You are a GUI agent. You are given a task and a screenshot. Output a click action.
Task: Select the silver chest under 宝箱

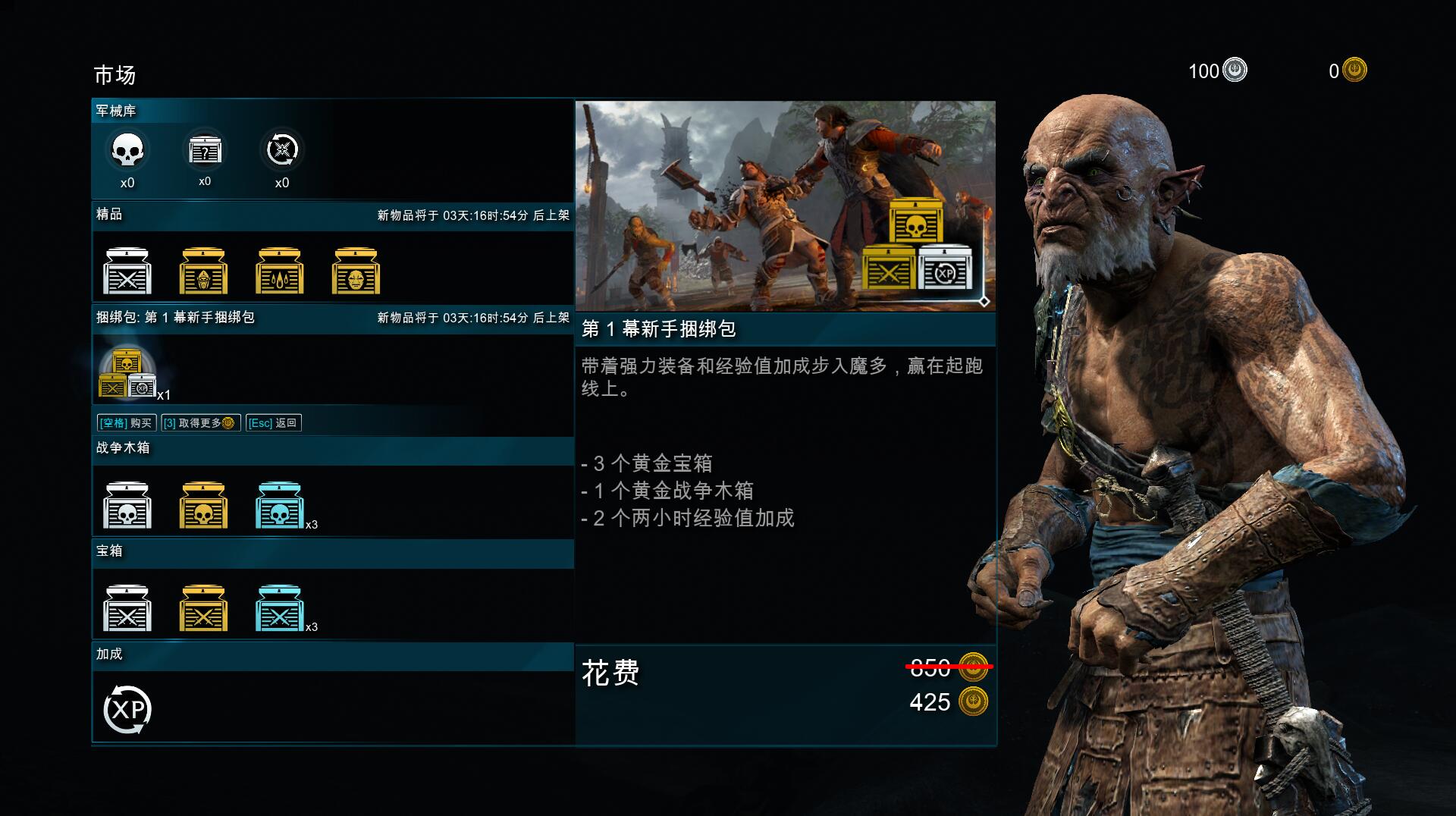(127, 608)
